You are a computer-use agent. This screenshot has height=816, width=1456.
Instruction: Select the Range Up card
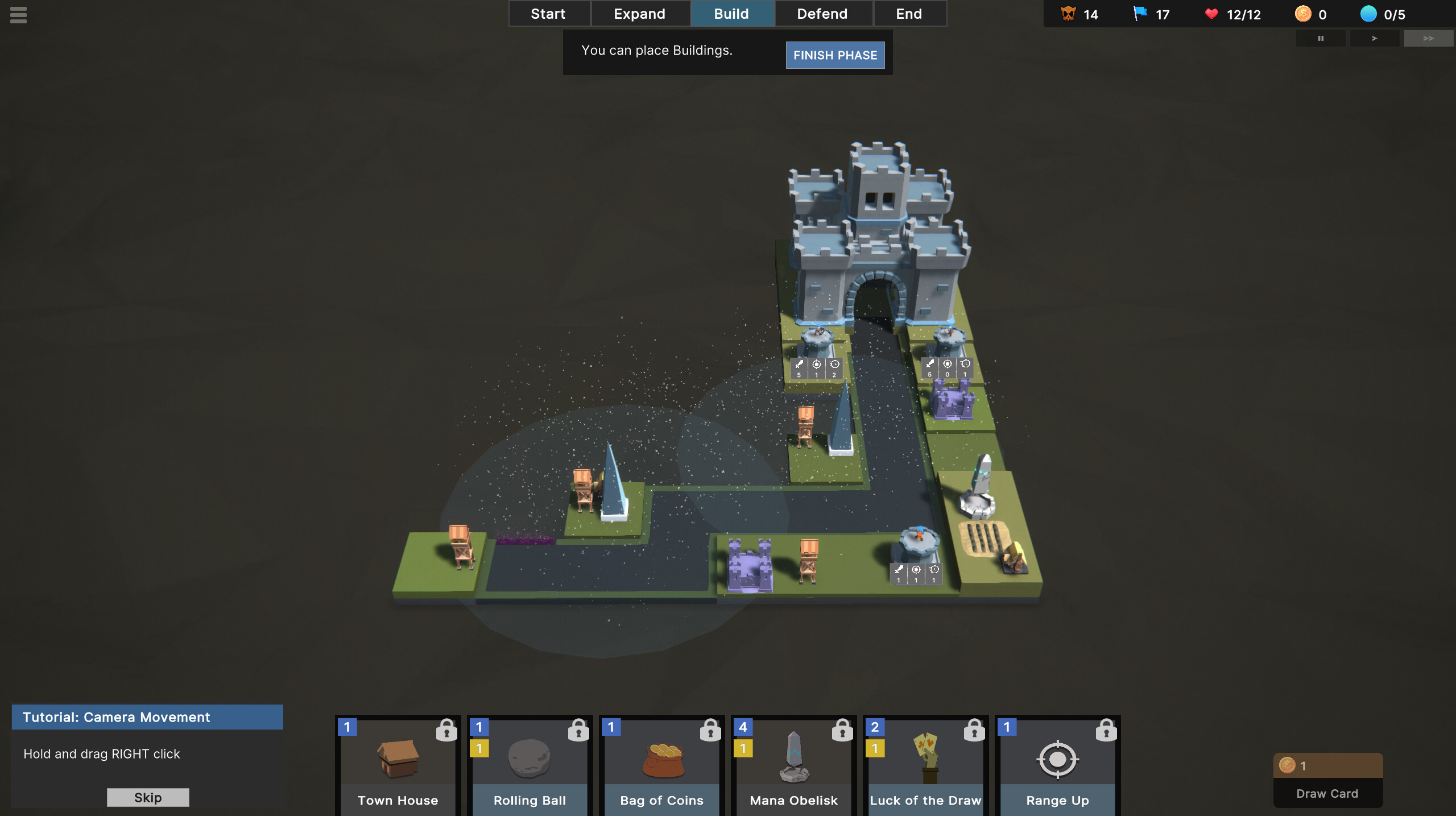coord(1057,768)
